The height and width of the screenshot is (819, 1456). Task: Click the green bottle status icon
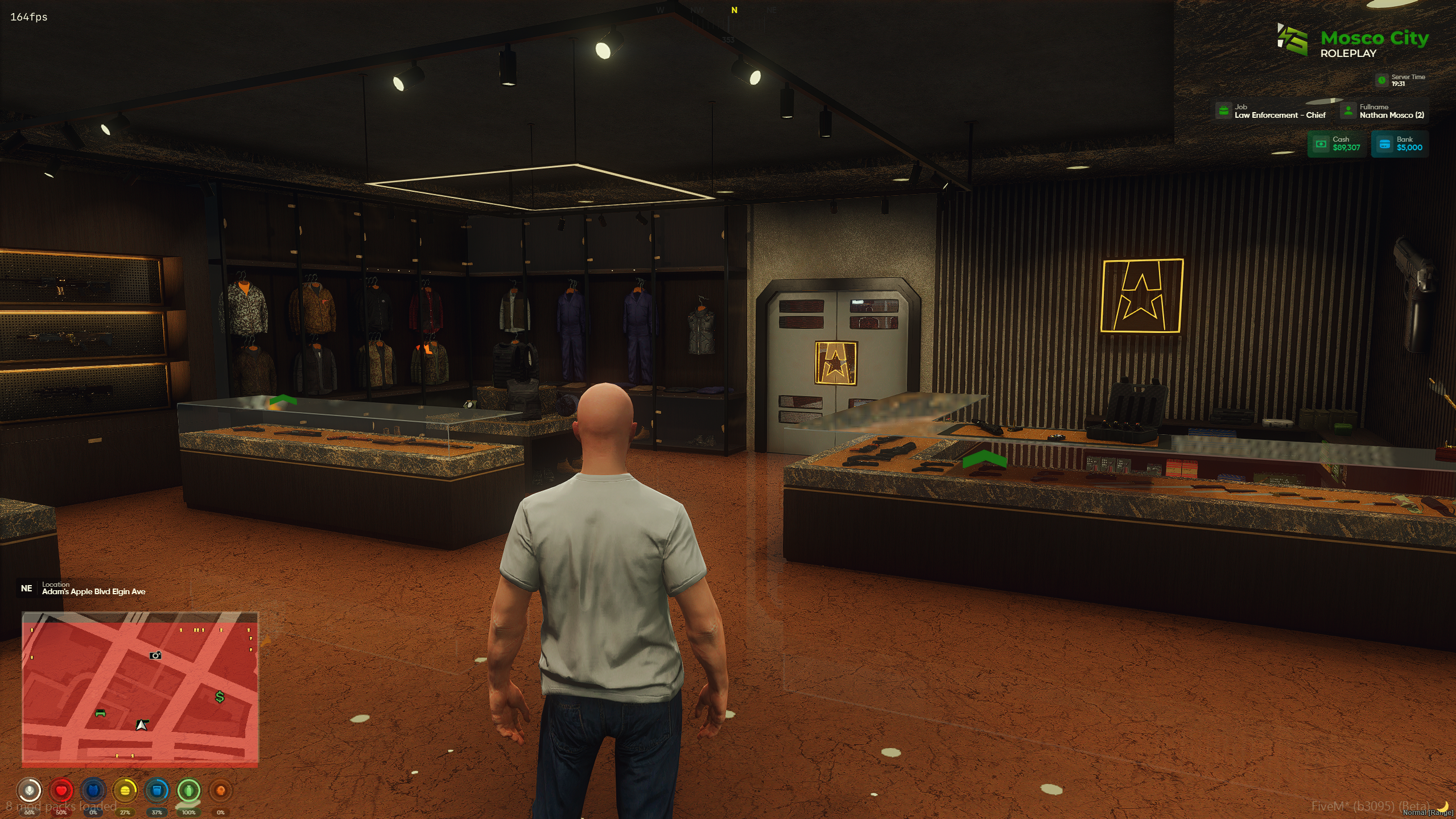(x=189, y=790)
